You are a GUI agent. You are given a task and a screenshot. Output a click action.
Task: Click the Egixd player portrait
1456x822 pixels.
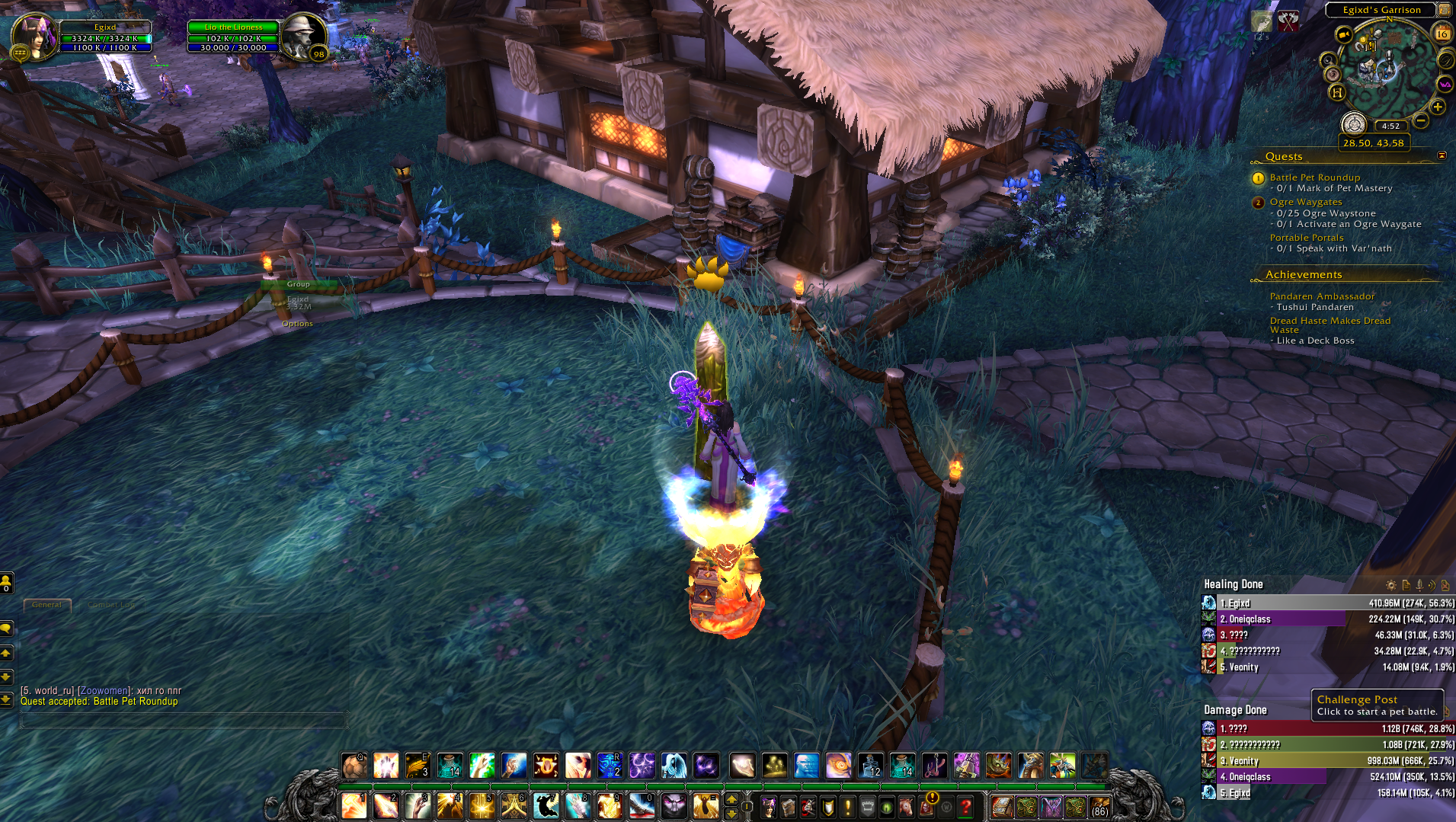(x=34, y=35)
